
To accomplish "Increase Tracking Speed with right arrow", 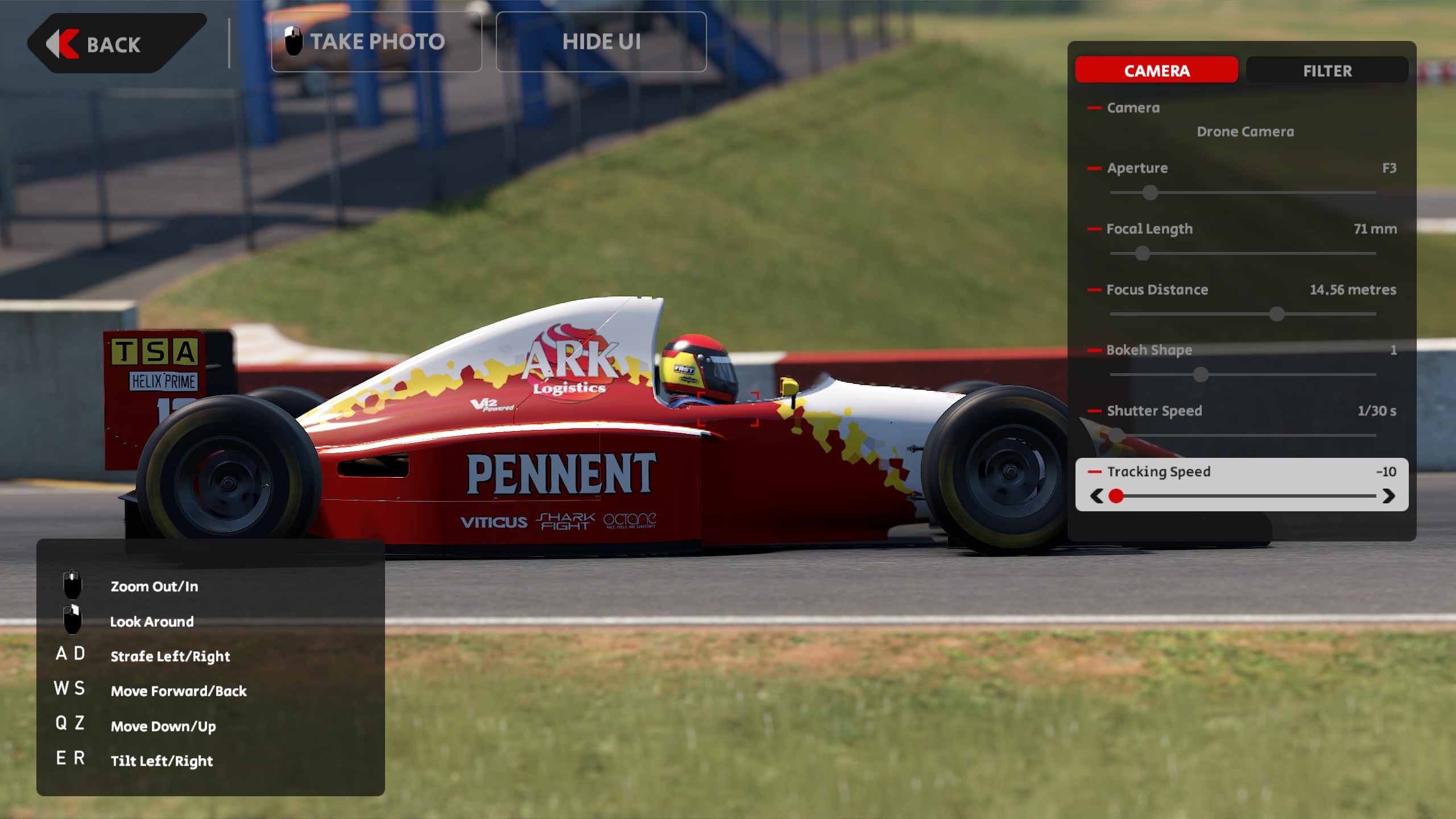I will 1388,497.
